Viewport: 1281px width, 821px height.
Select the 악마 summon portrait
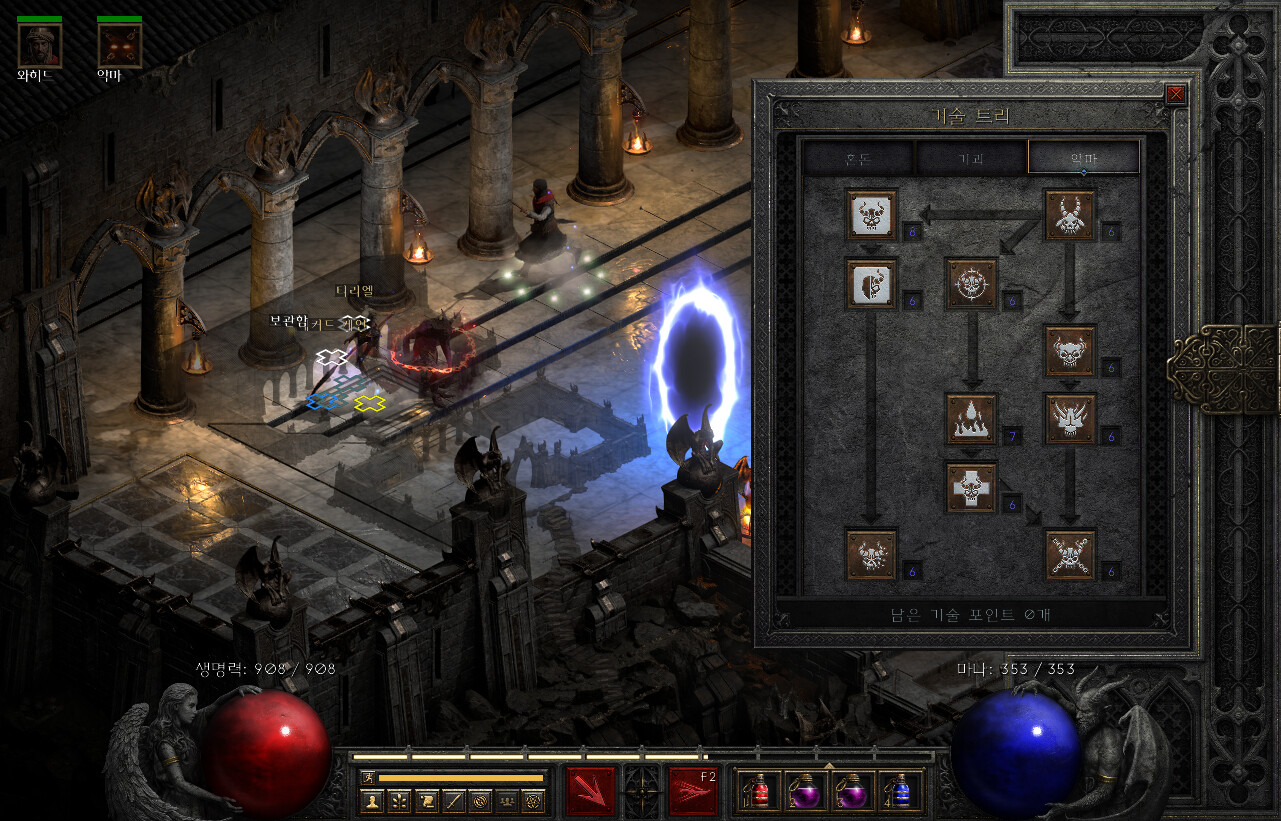[119, 45]
